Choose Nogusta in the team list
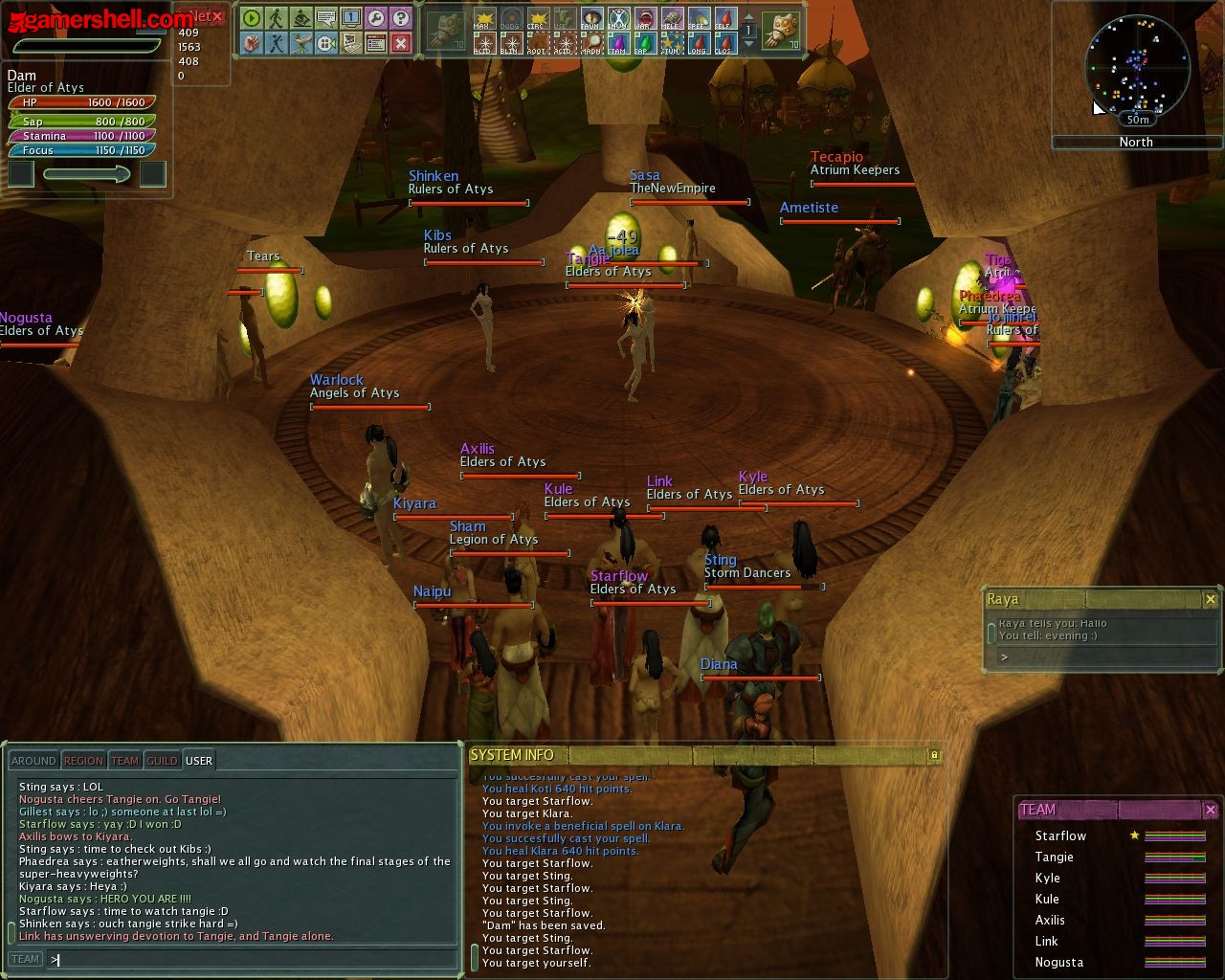The width and height of the screenshot is (1225, 980). [1058, 962]
